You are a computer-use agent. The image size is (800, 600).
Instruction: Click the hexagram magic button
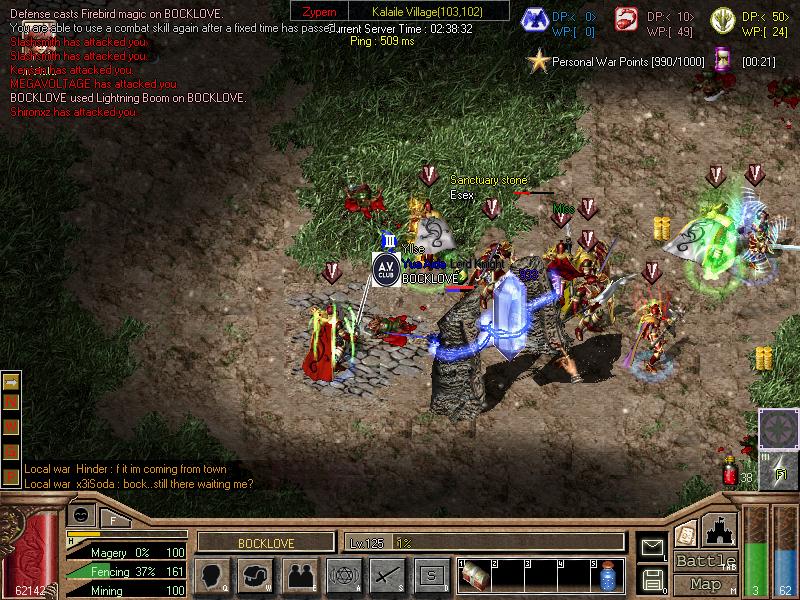(343, 575)
